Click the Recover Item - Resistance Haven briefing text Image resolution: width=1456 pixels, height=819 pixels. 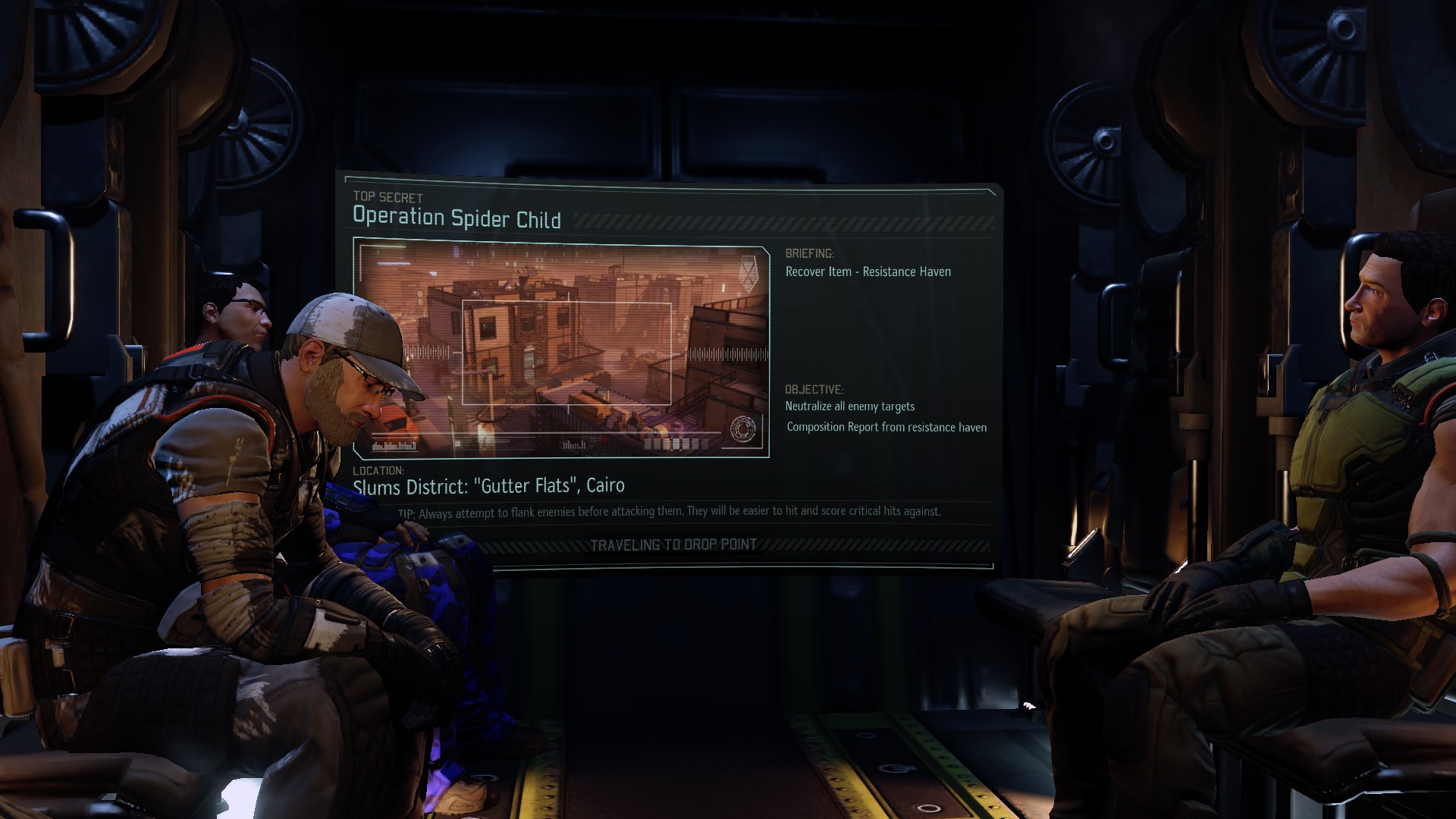867,271
